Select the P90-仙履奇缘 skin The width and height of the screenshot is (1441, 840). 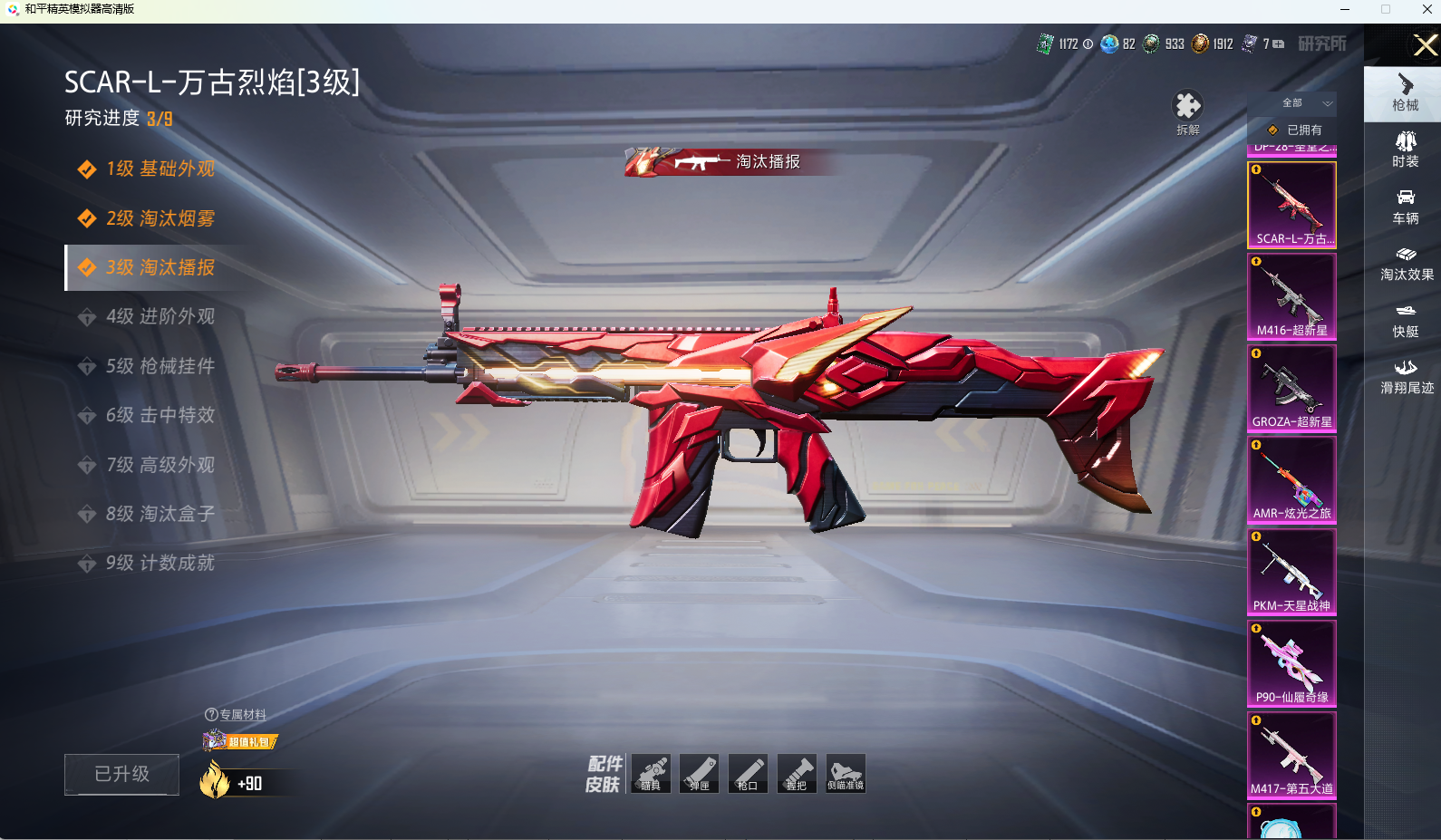1291,663
